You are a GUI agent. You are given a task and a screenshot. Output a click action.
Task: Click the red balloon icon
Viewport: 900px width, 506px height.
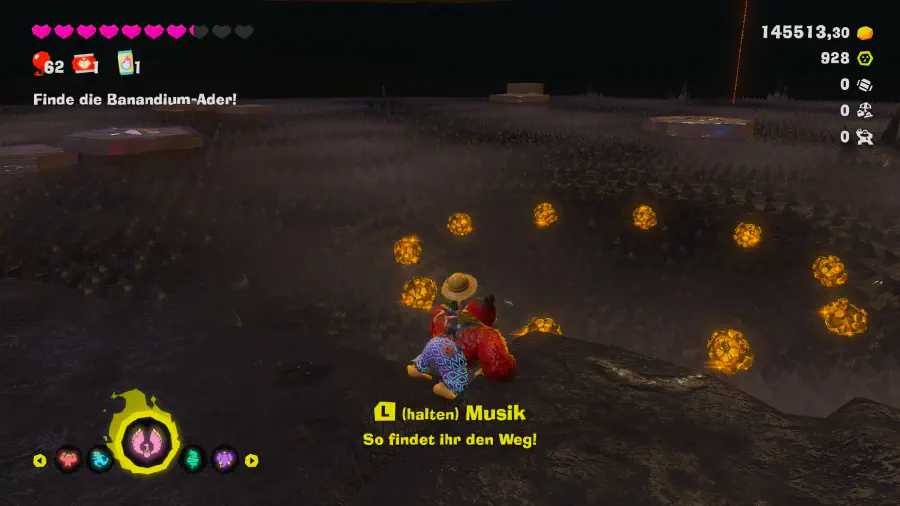[40, 65]
